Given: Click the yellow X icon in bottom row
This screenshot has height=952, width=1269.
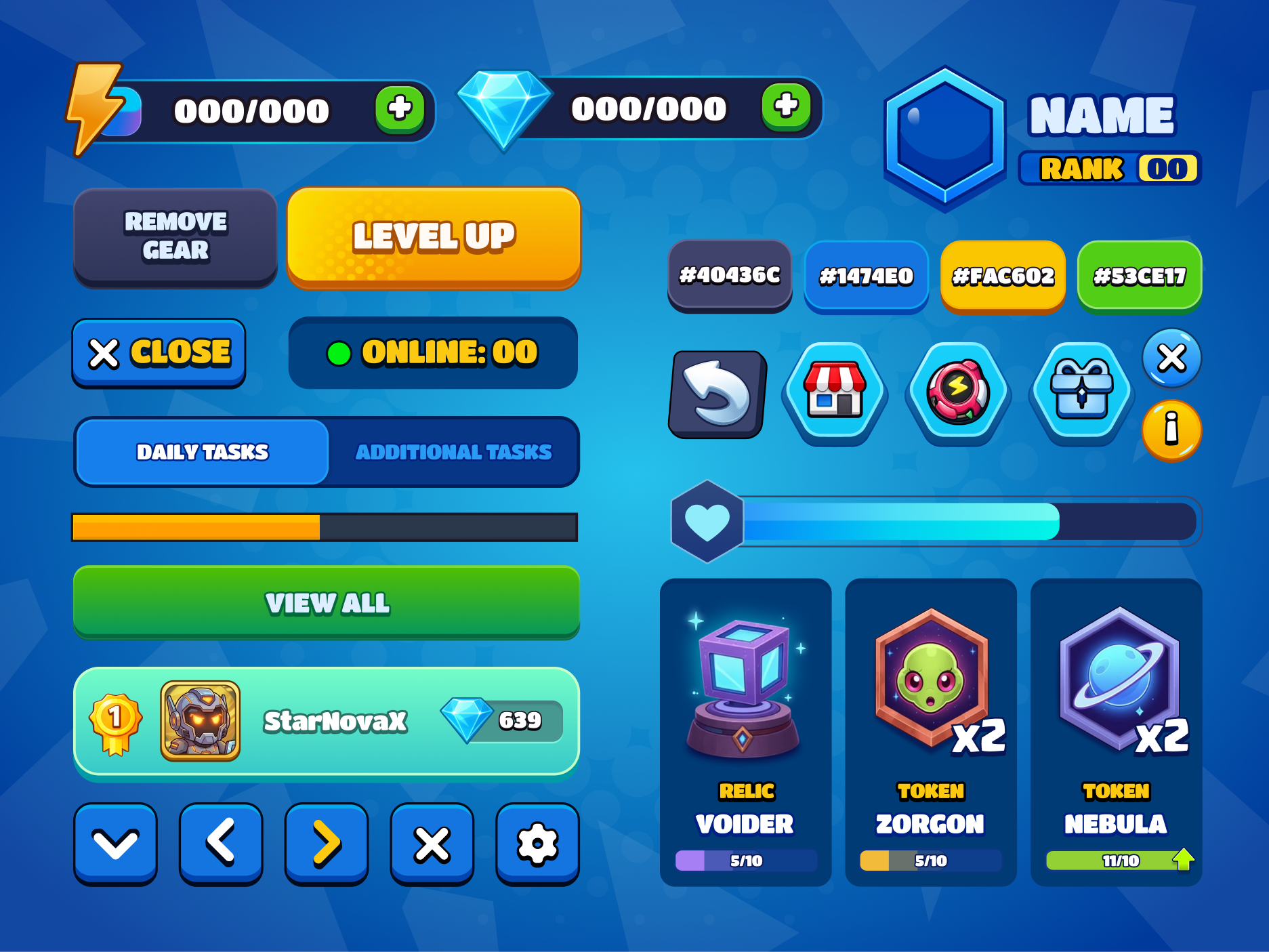Looking at the screenshot, I should point(432,842).
